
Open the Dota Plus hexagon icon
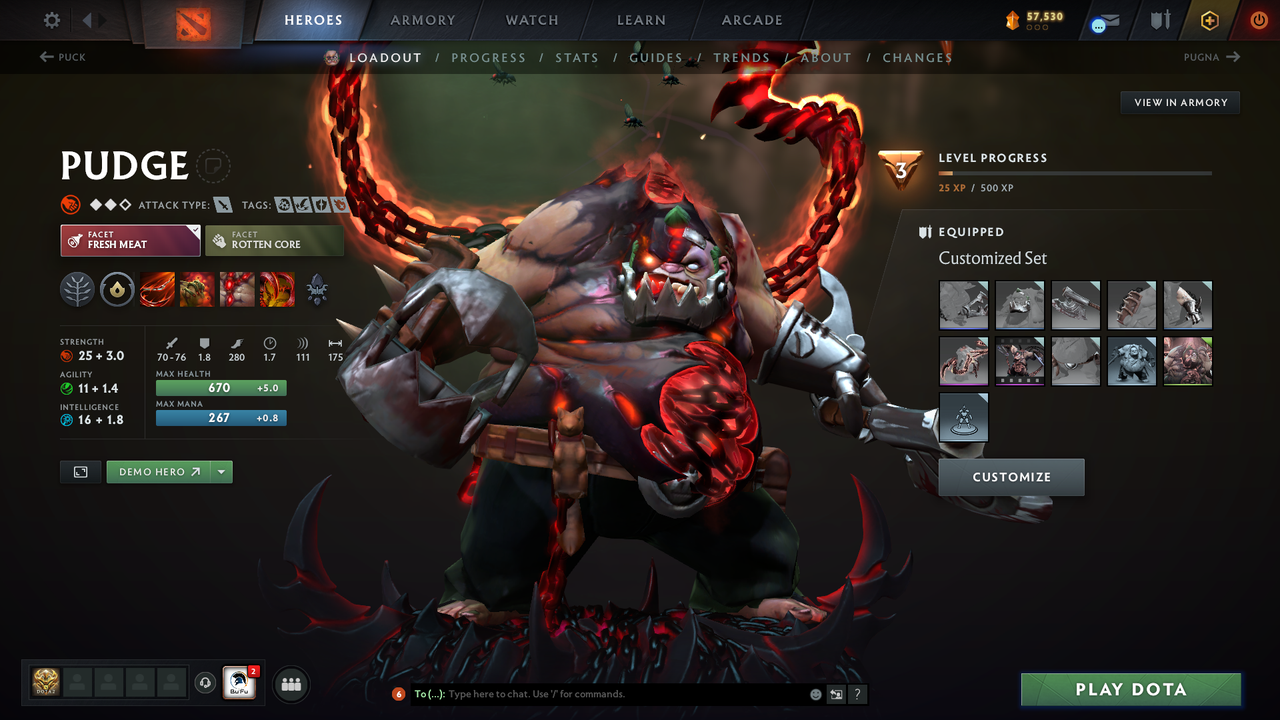[x=1209, y=19]
